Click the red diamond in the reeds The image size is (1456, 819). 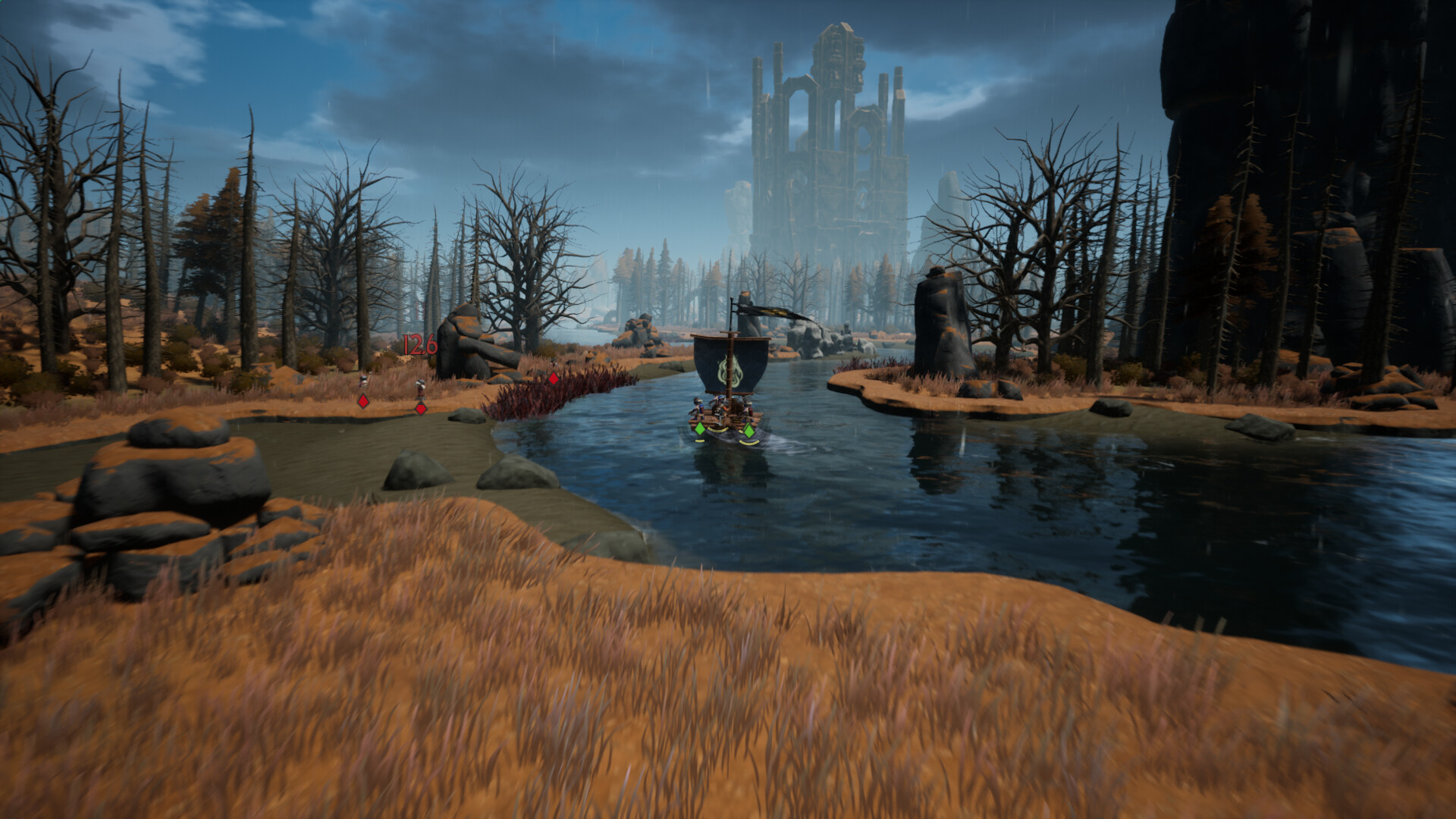click(554, 379)
